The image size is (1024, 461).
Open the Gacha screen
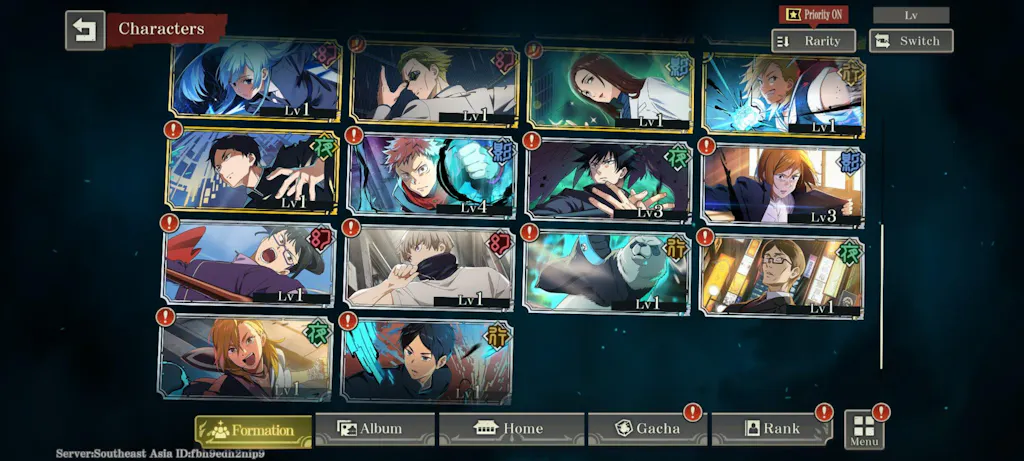click(647, 429)
